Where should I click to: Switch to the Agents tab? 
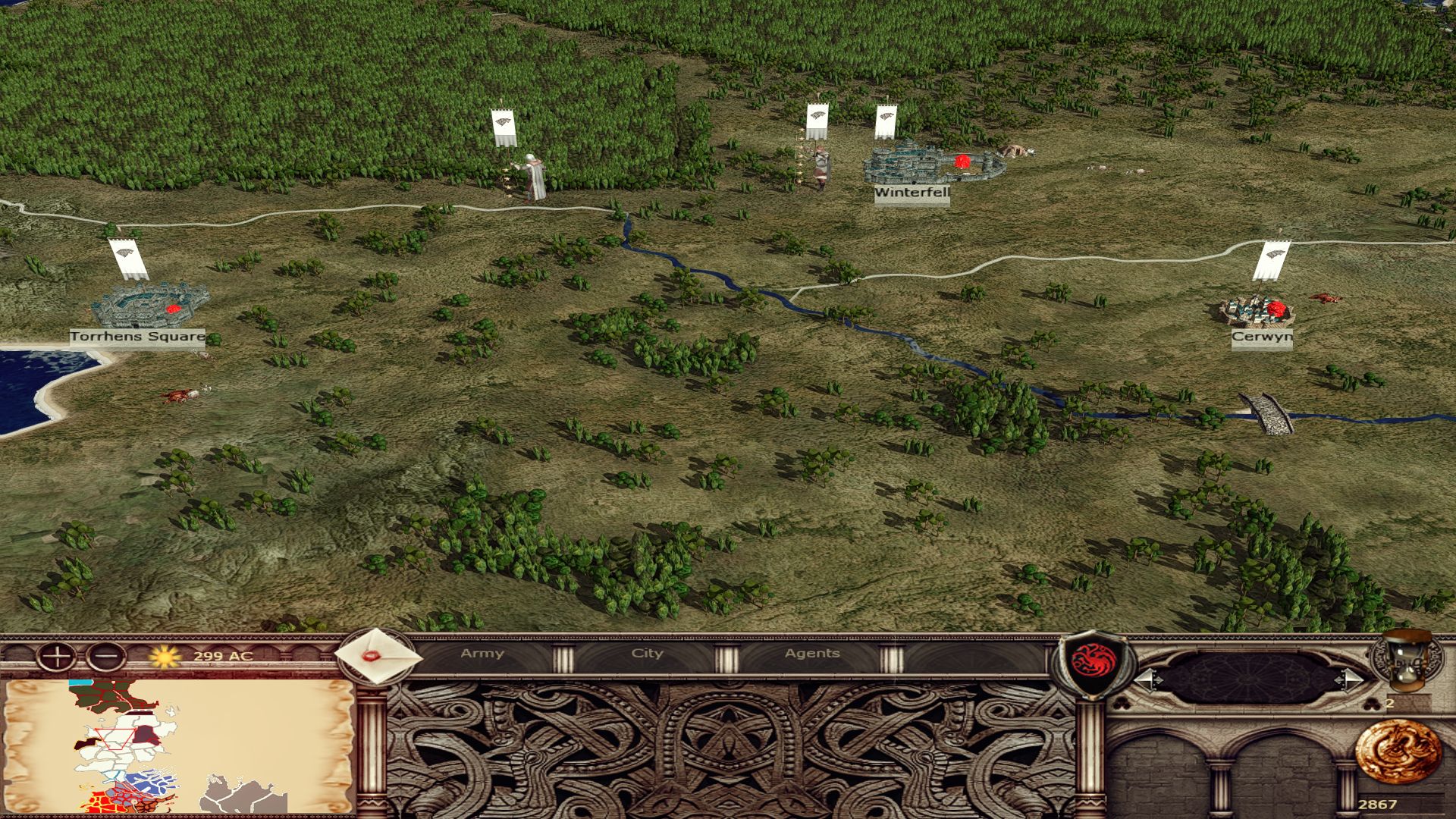[812, 654]
